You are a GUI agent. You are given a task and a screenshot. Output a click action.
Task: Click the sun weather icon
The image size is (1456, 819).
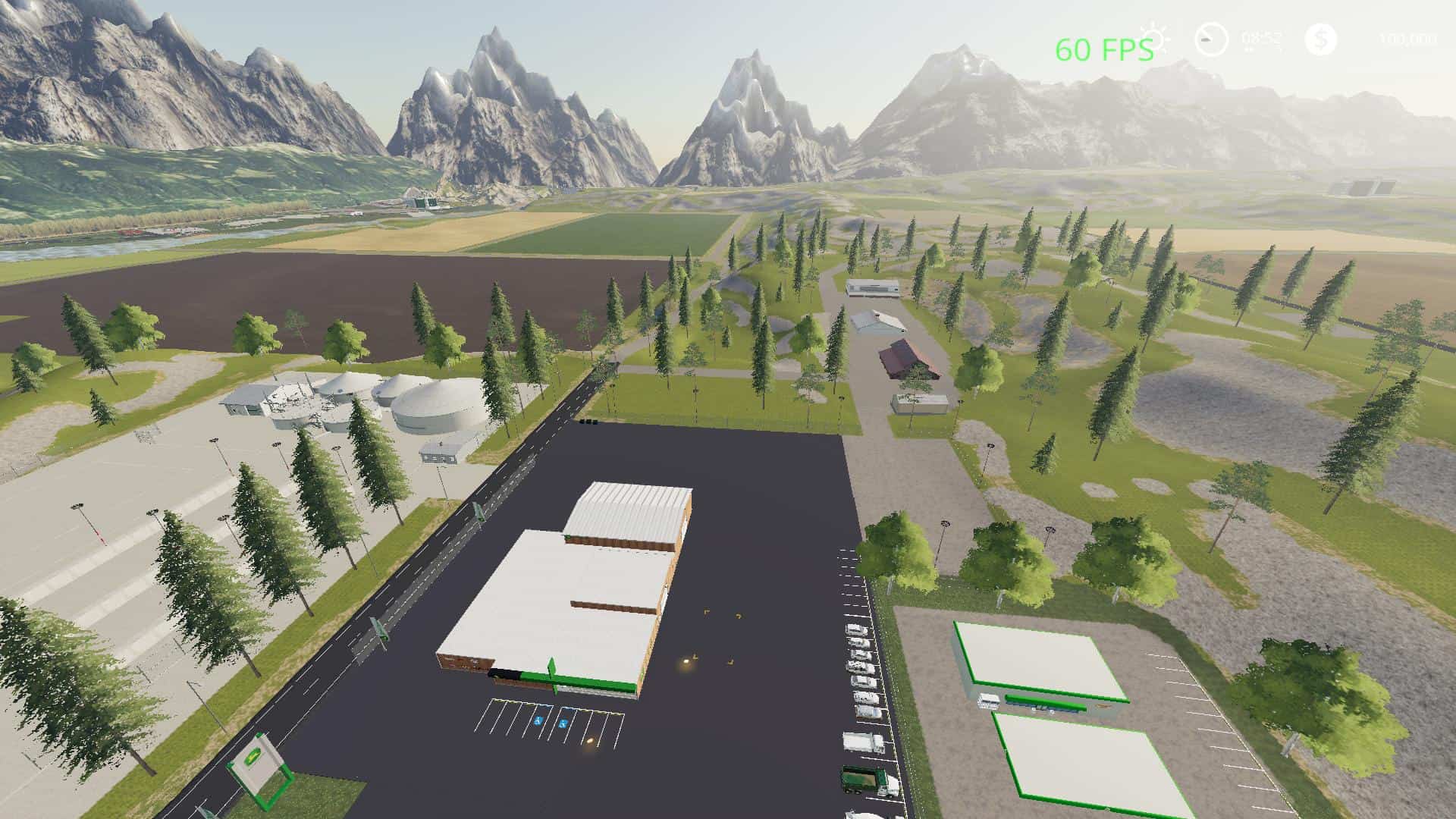point(1157,38)
